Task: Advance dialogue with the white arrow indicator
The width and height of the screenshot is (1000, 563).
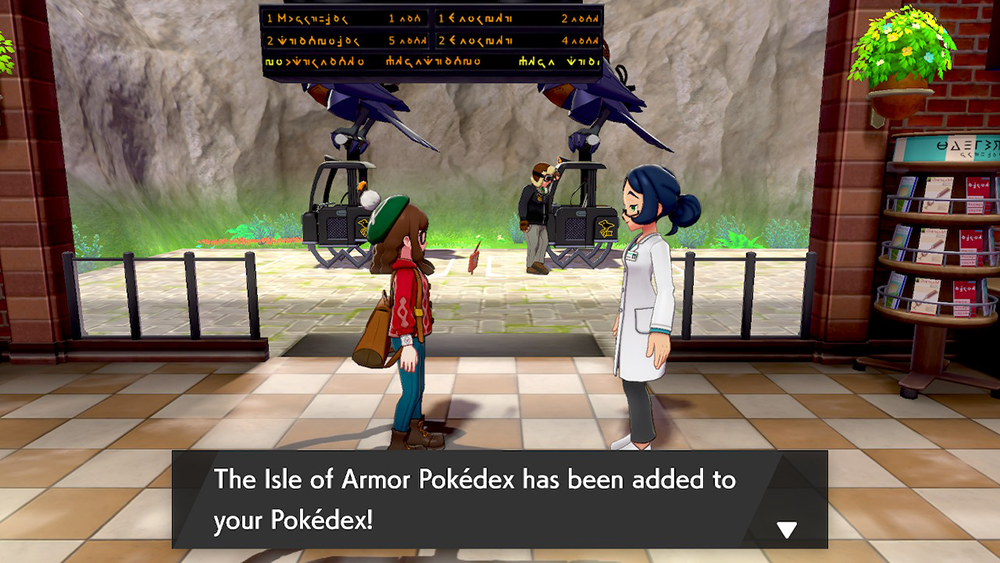Action: click(x=787, y=530)
